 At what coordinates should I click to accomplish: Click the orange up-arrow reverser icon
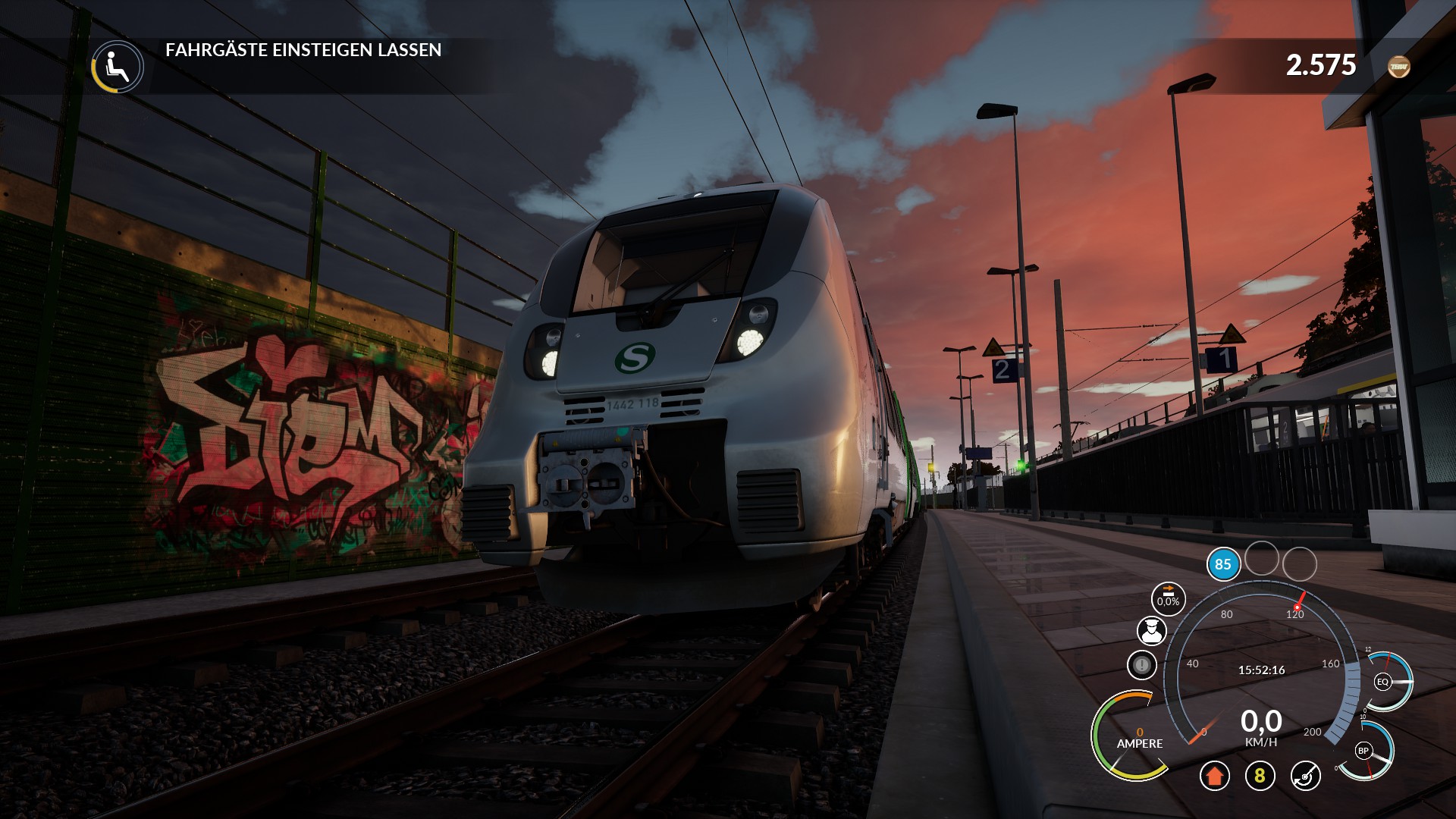point(1214,775)
